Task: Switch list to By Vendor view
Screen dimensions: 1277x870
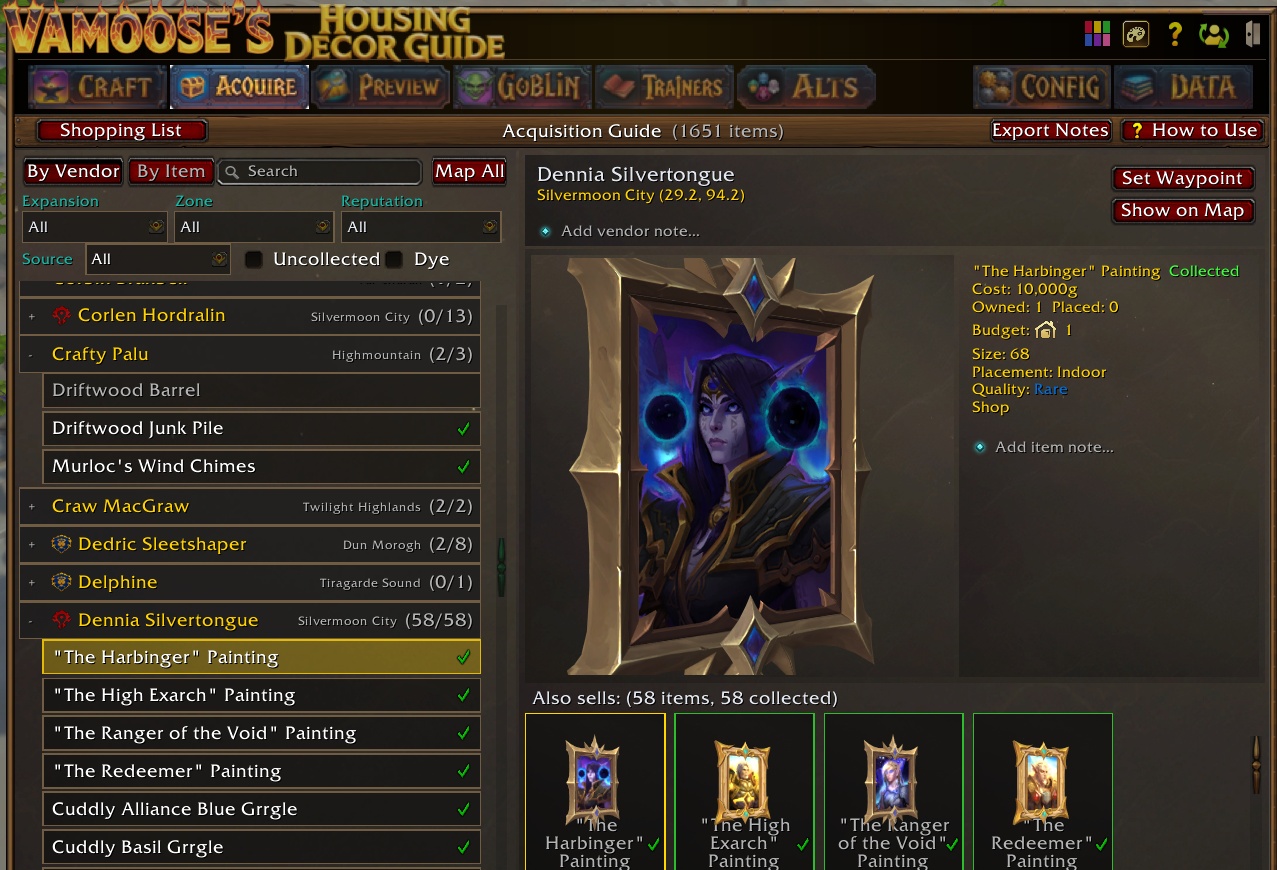Action: pos(73,171)
